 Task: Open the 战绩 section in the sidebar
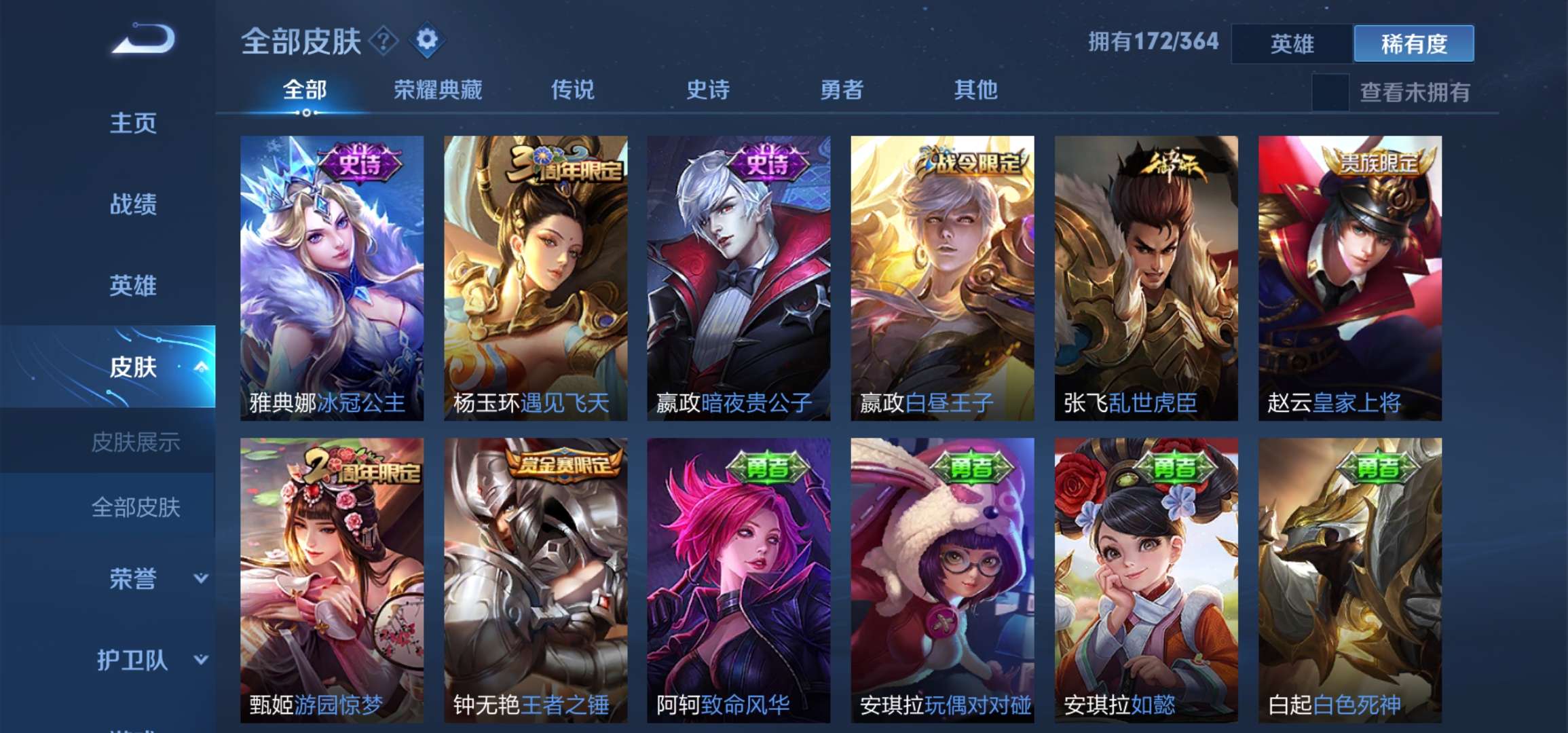coord(133,205)
